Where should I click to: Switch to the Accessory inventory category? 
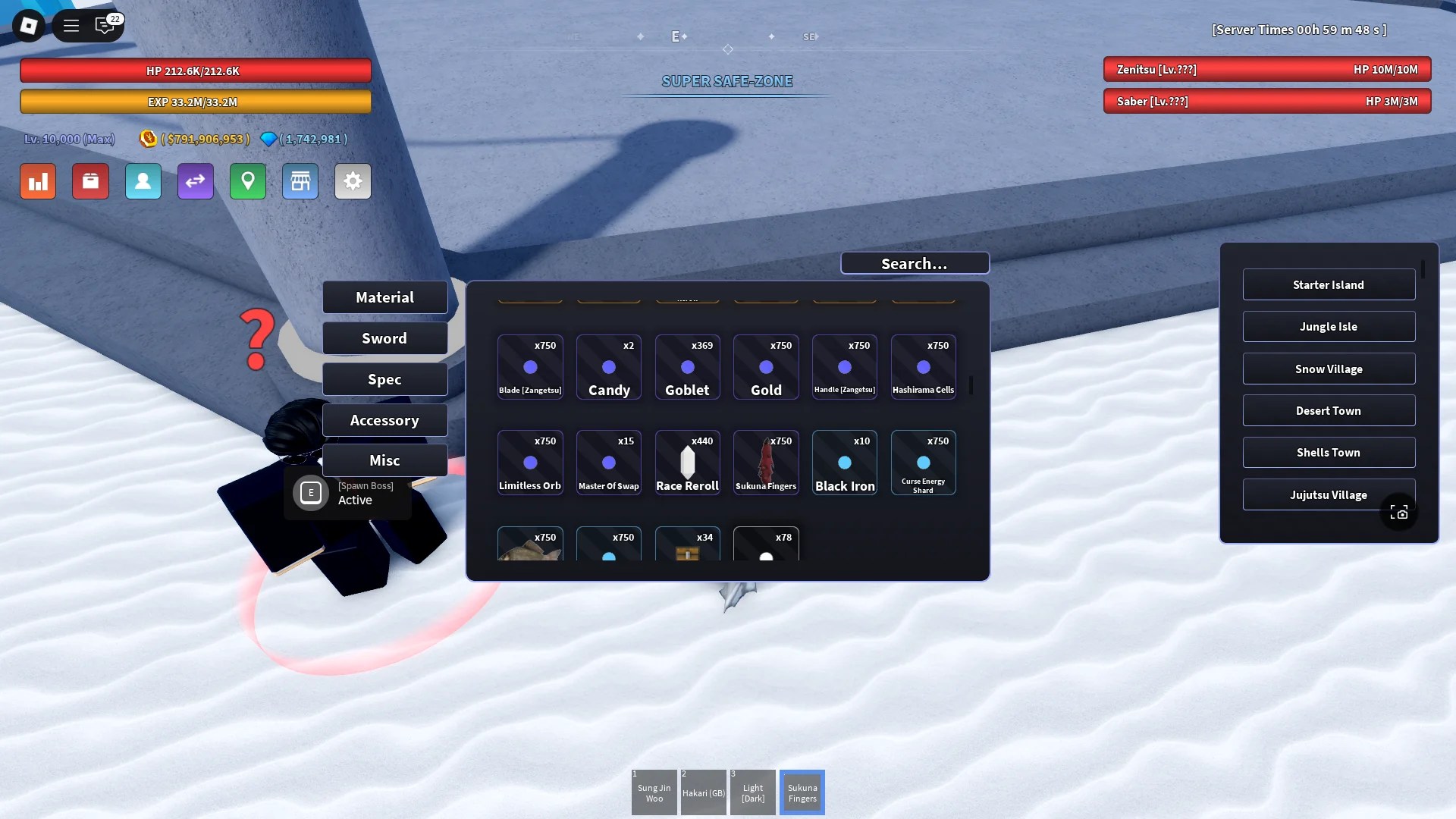384,419
